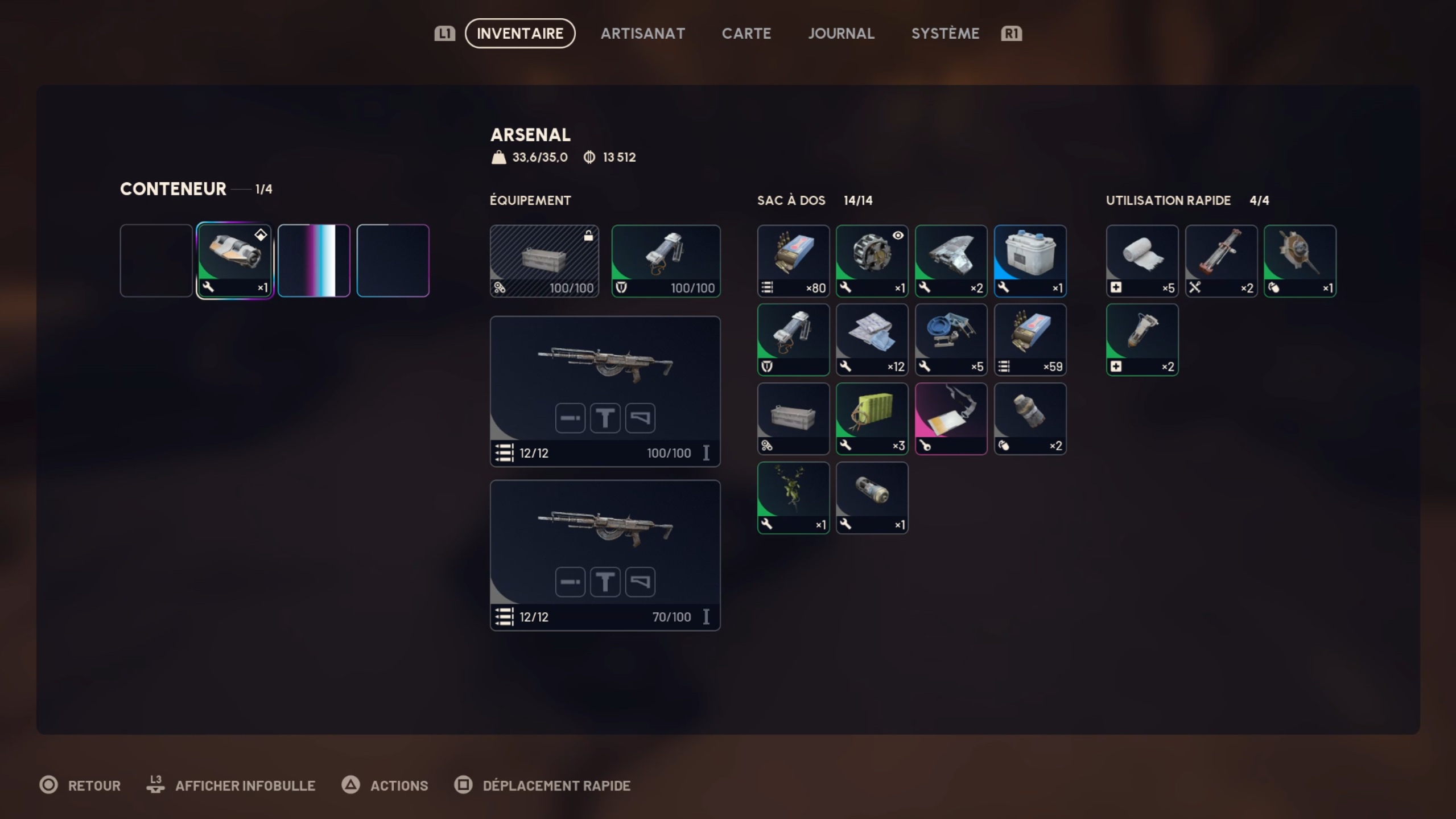
Task: Pick the syringe quick-use slot x2
Action: point(1142,340)
